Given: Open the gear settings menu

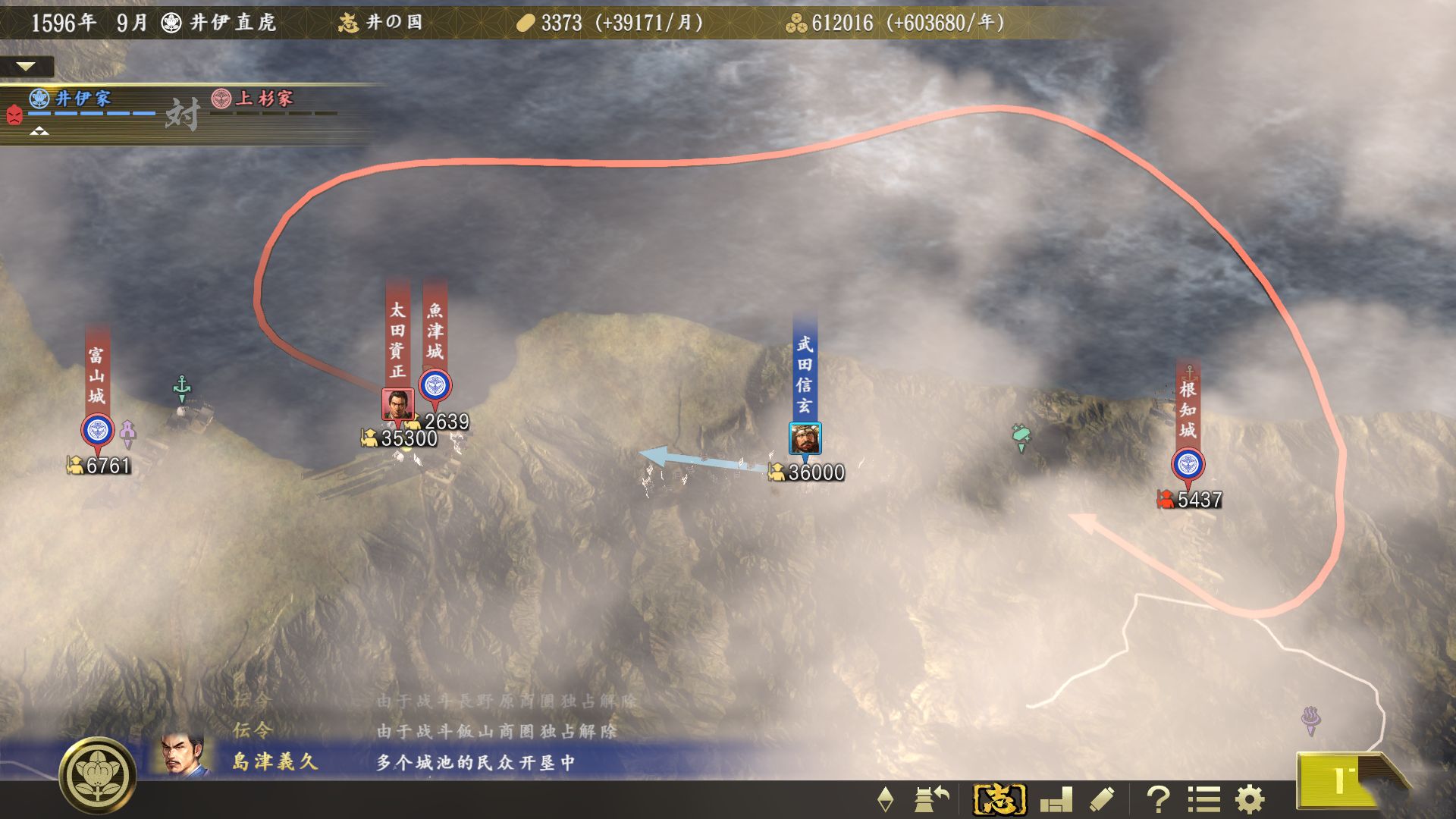Looking at the screenshot, I should (1249, 799).
